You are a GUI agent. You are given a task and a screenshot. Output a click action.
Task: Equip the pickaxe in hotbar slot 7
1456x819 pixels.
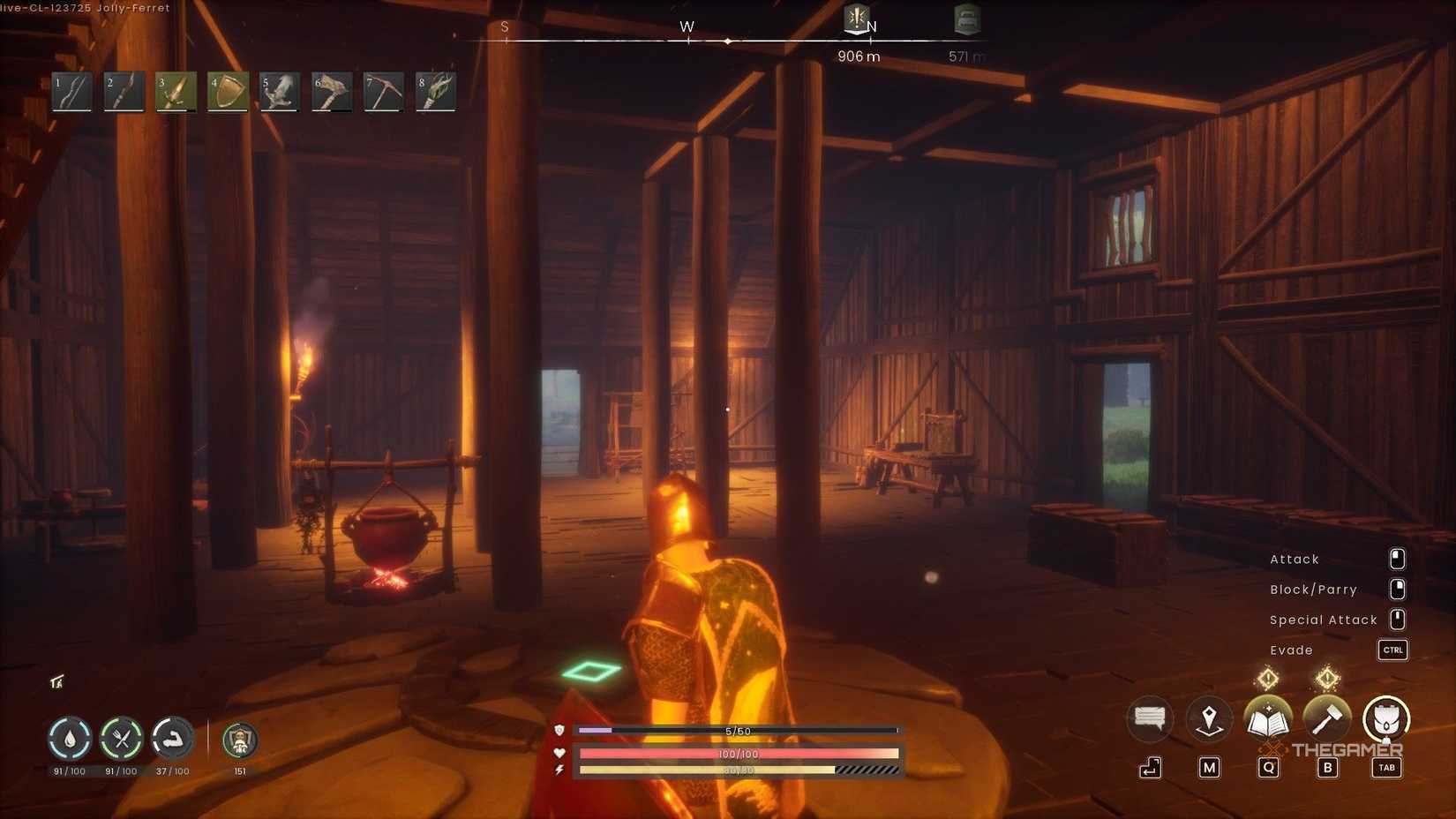pyautogui.click(x=383, y=91)
